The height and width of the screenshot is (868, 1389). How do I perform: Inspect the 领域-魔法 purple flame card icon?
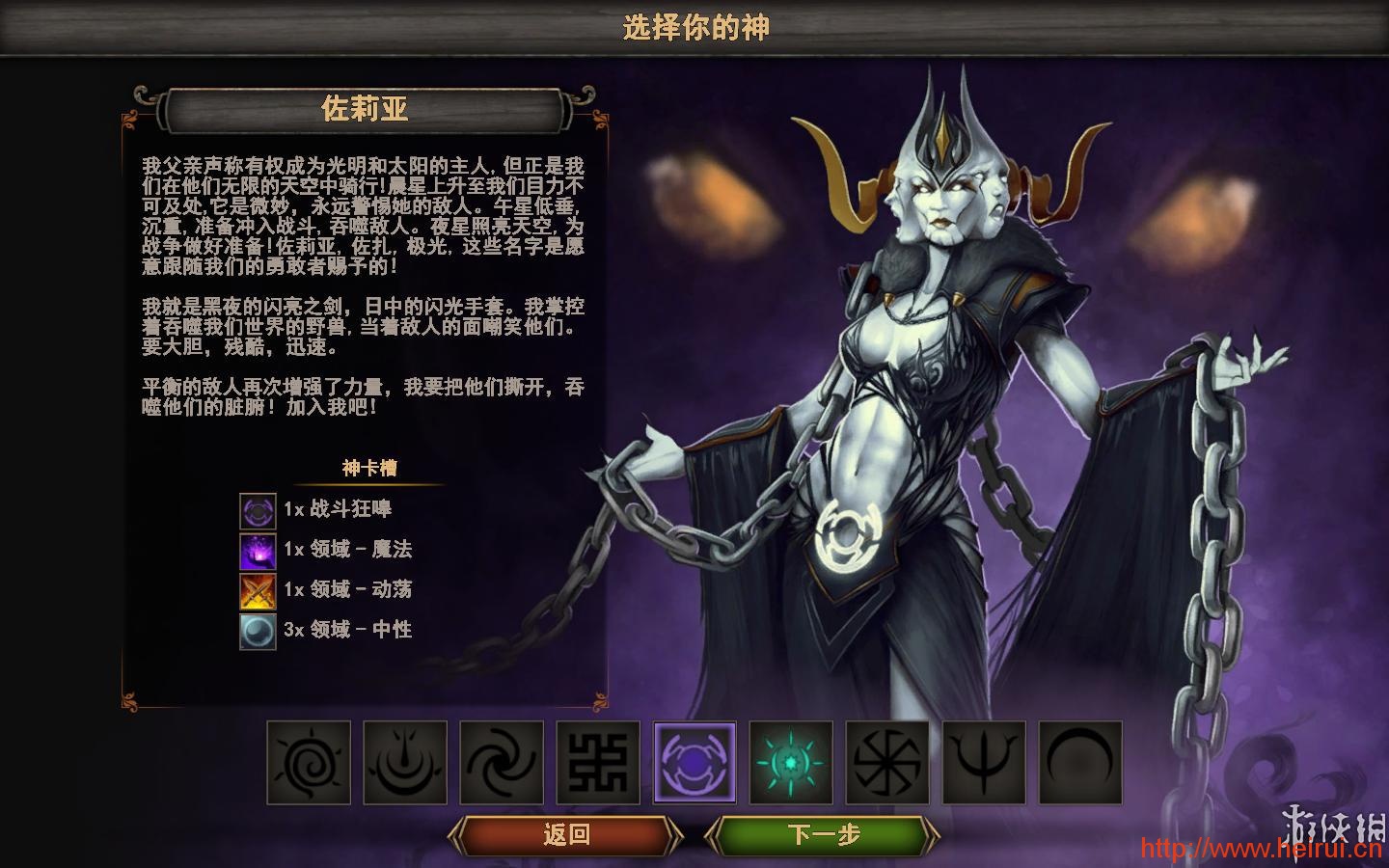click(258, 551)
